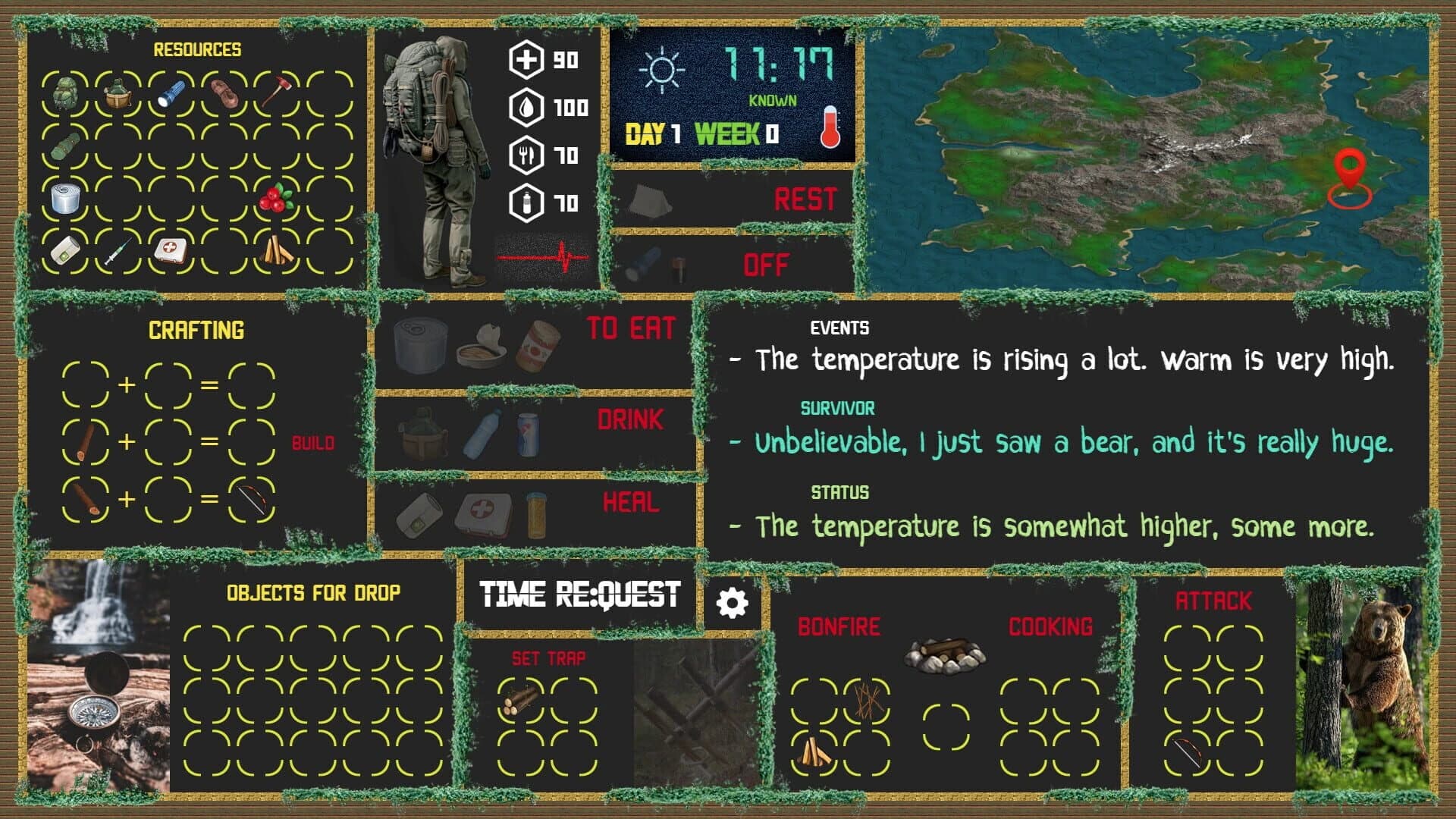Click the water bottle under DRINK

pyautogui.click(x=483, y=435)
